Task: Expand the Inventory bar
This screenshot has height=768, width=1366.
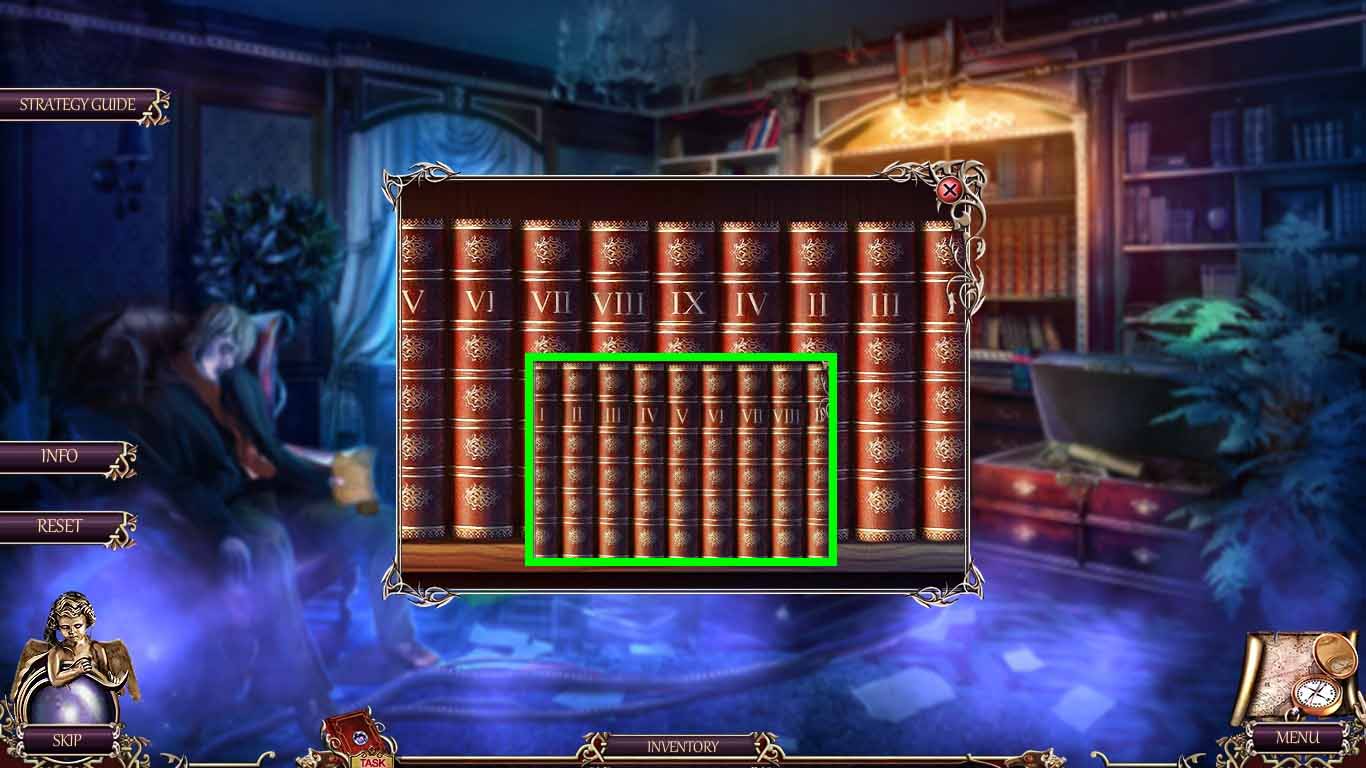Action: point(683,745)
